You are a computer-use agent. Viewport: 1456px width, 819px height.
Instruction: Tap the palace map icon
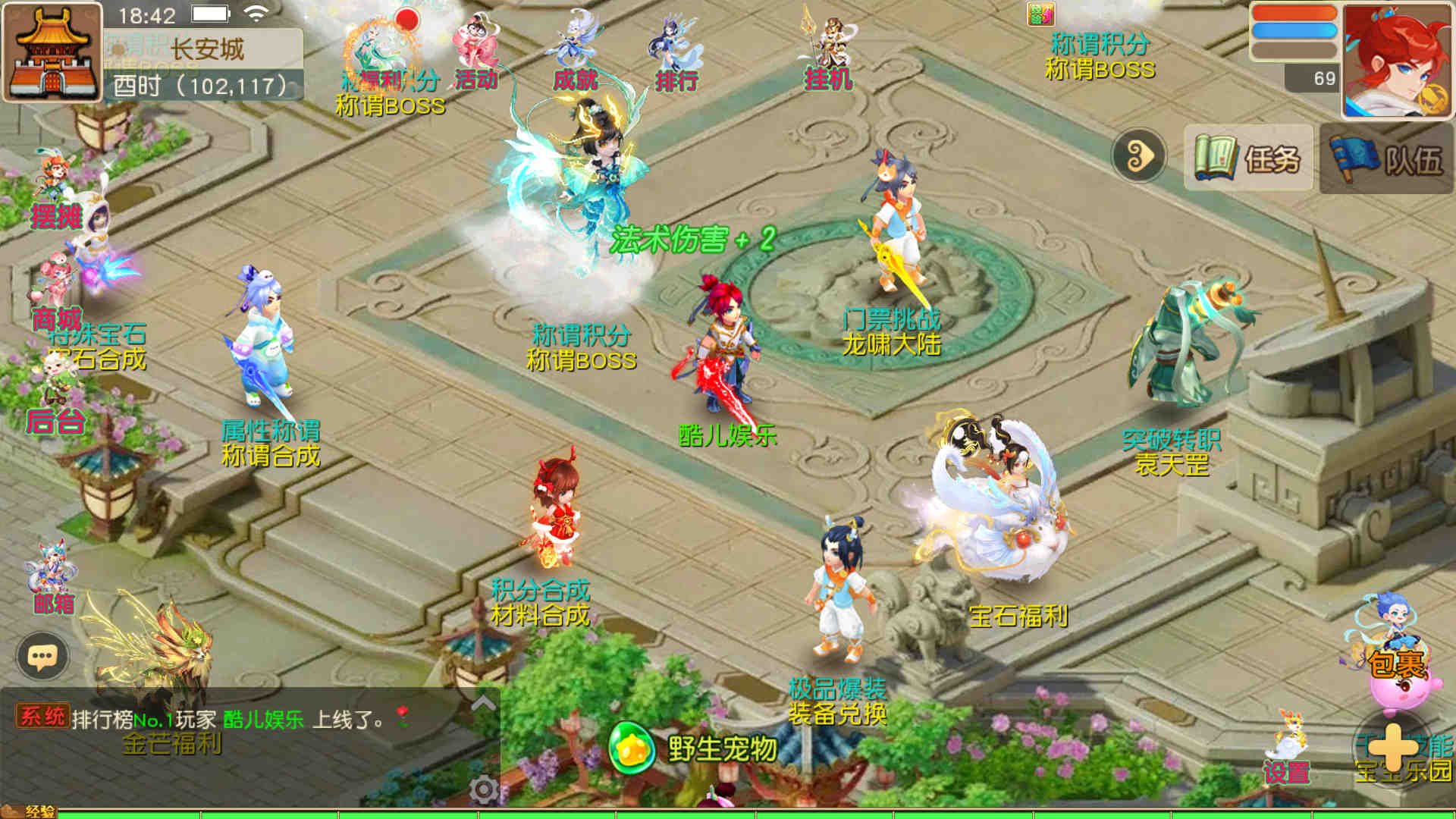point(52,52)
